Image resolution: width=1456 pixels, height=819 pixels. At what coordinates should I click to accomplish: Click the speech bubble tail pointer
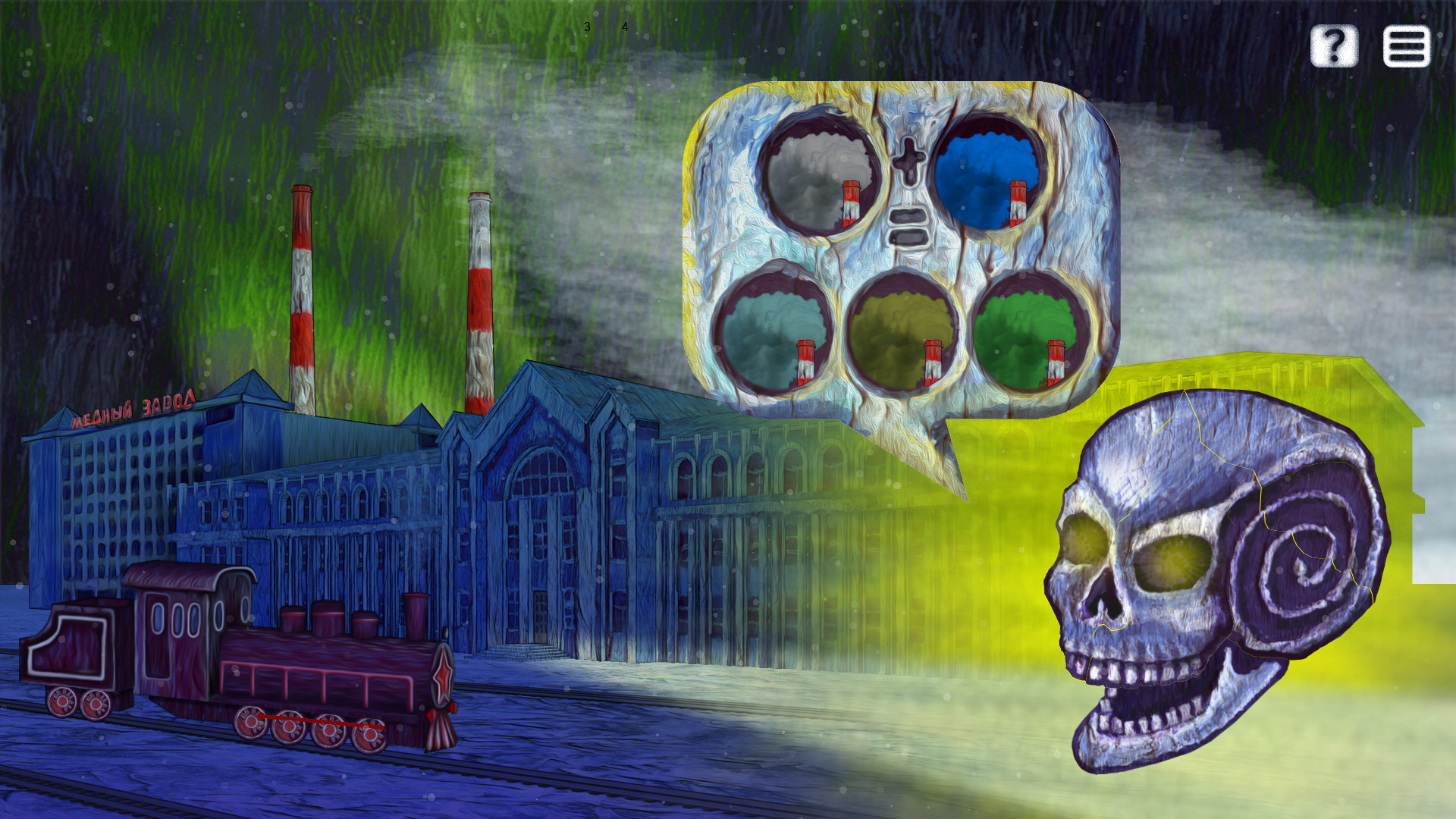pyautogui.click(x=933, y=455)
